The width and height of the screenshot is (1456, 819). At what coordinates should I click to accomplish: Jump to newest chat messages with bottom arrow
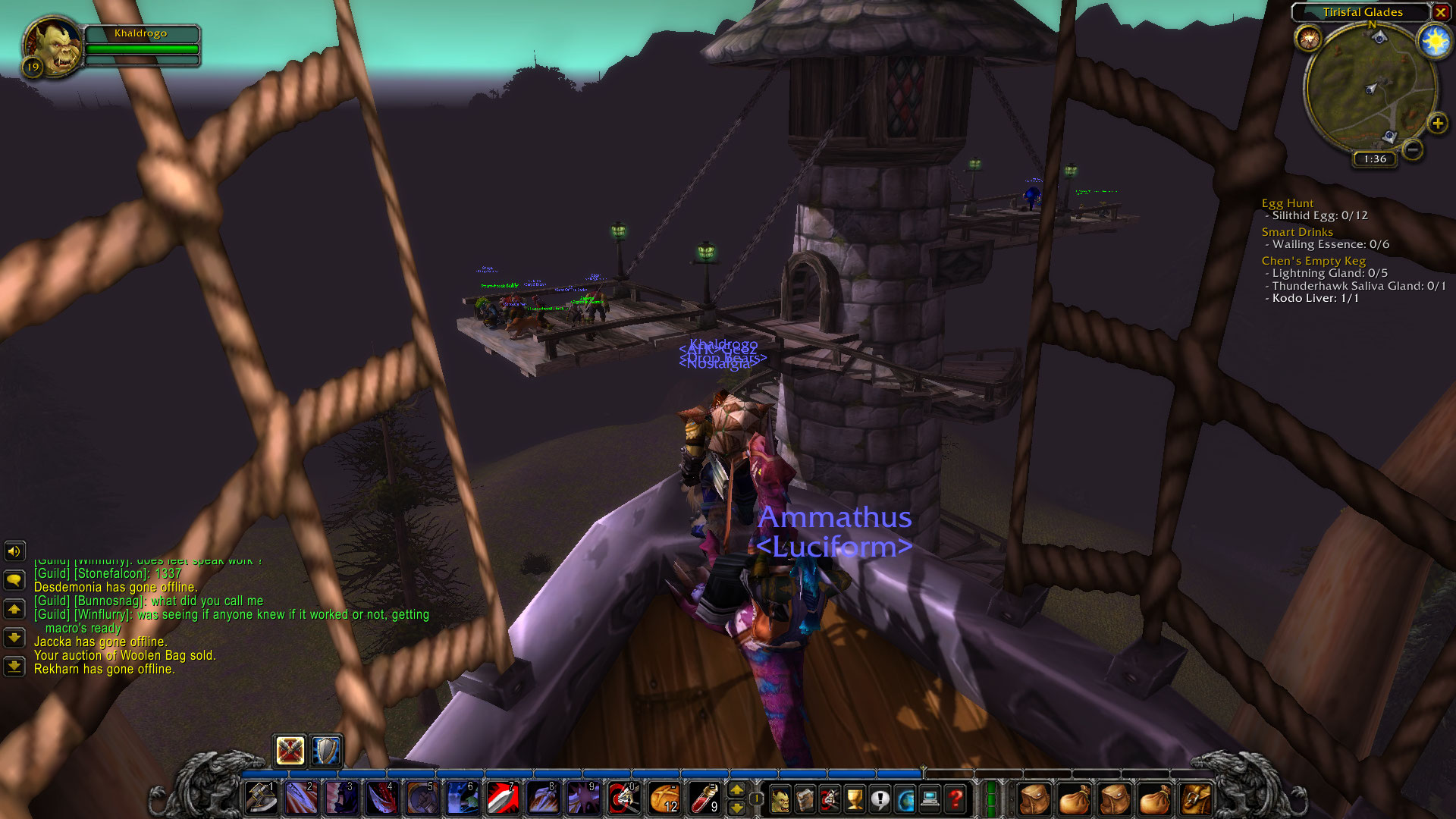pyautogui.click(x=12, y=667)
